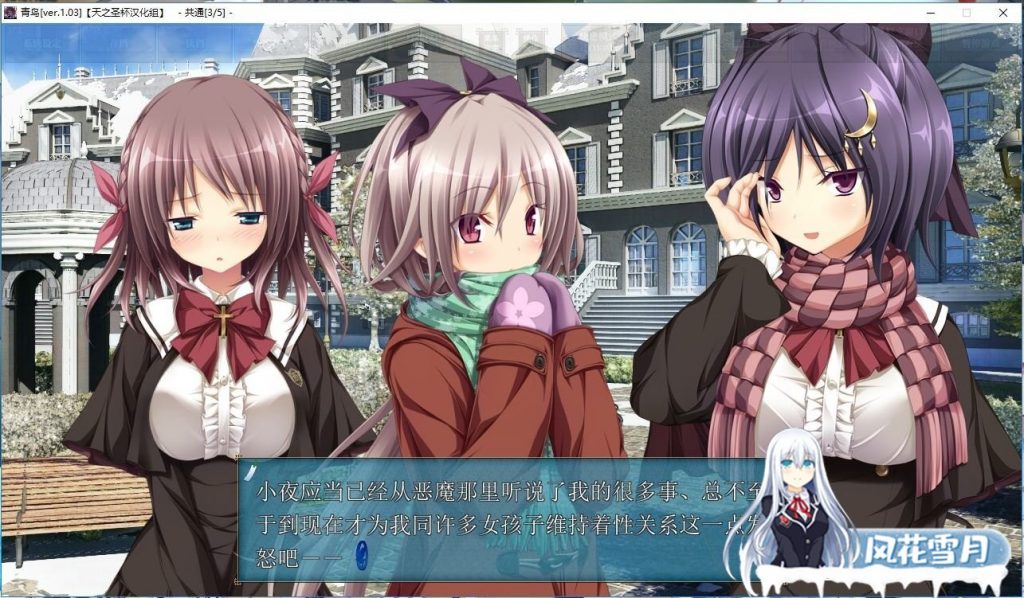The height and width of the screenshot is (598, 1024).
Task: Close the game window
Action: 1003,12
